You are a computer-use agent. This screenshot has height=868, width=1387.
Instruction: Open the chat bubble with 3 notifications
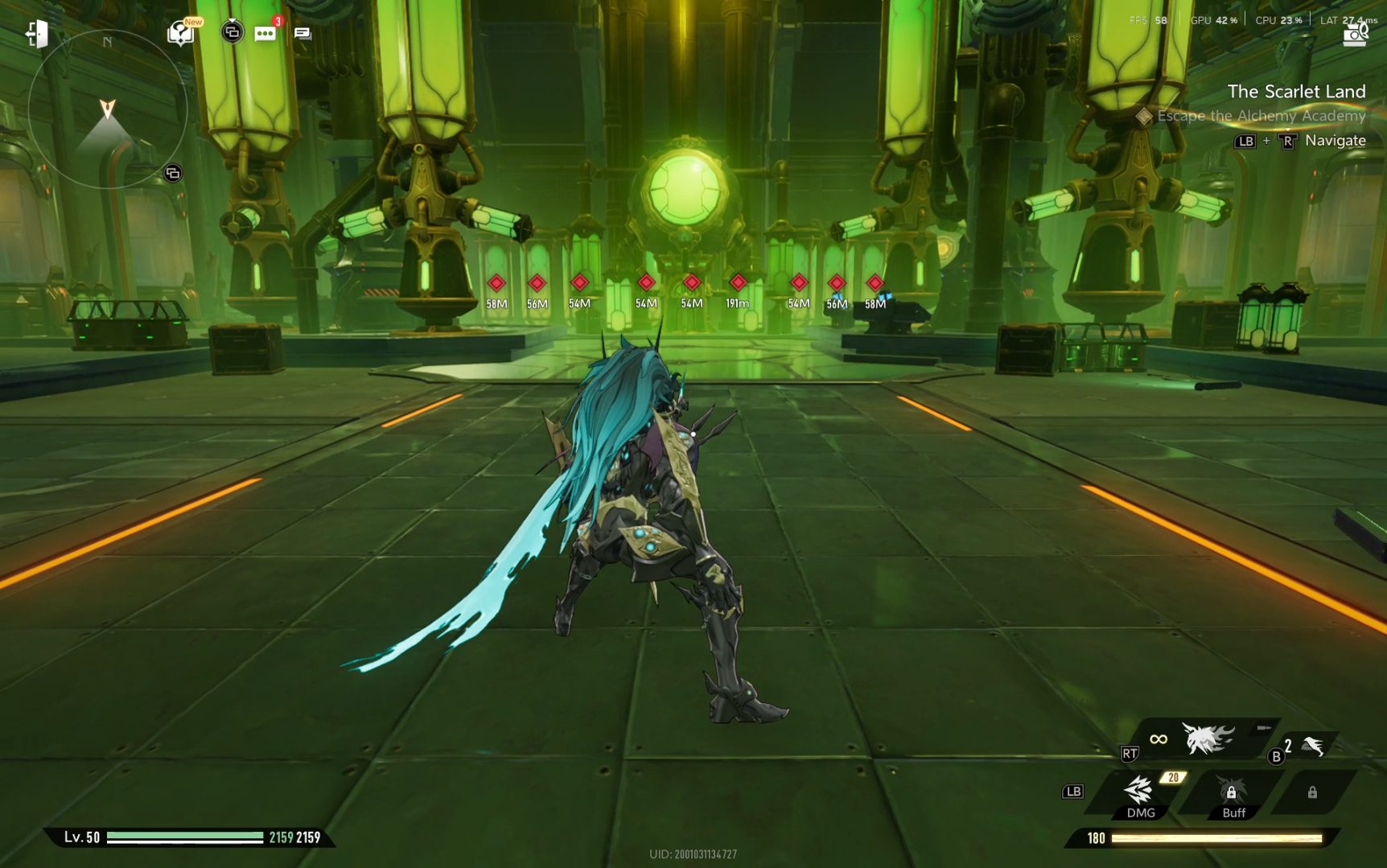[x=265, y=33]
